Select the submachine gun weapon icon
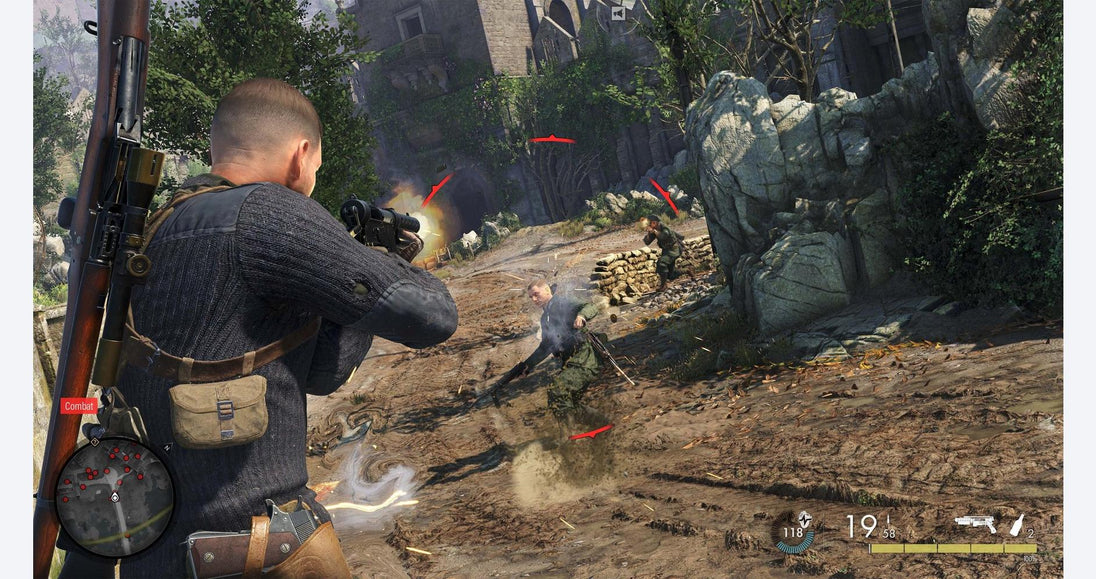The image size is (1096, 579). [975, 523]
